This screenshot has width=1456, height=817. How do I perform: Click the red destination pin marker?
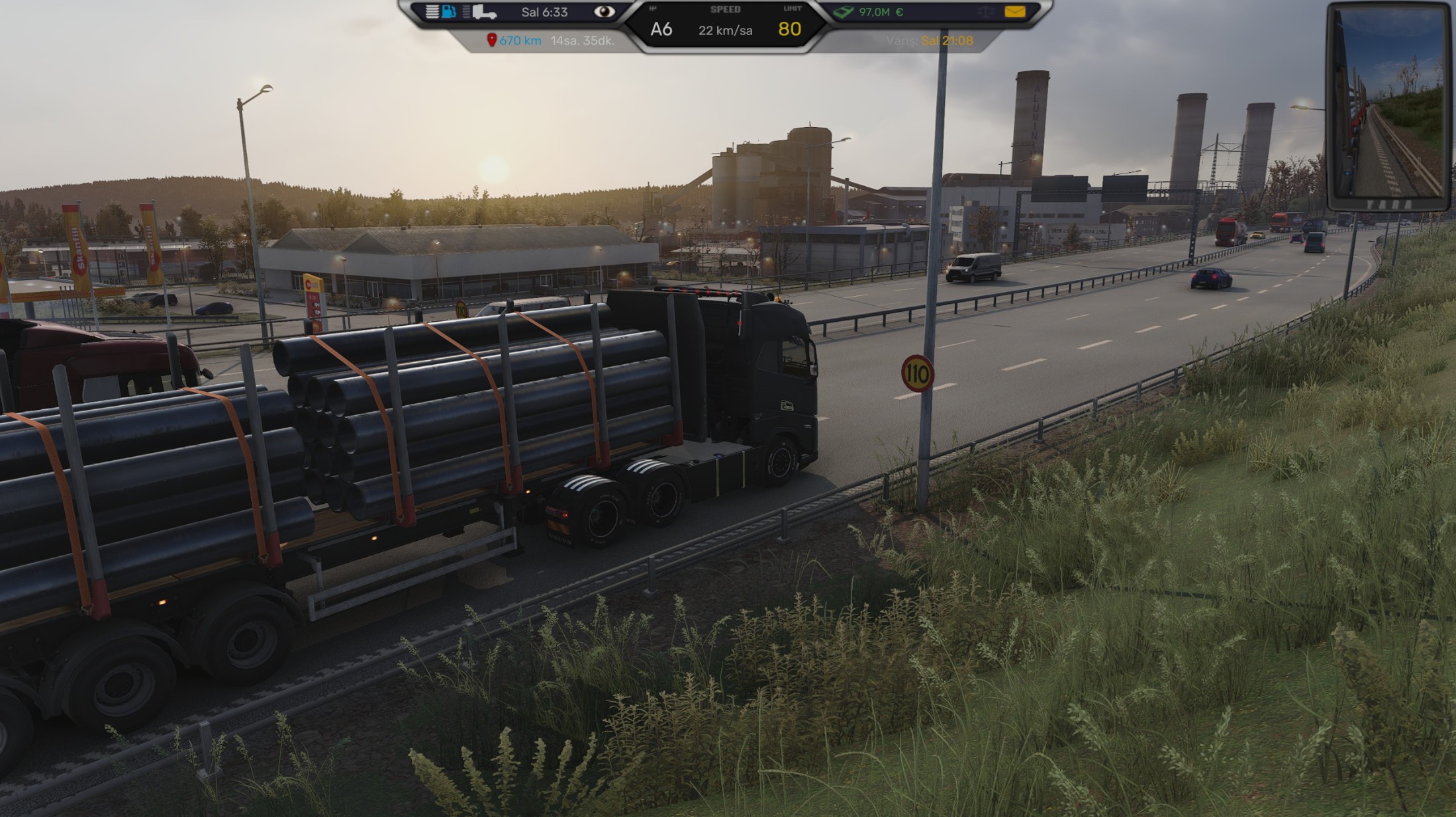tap(491, 40)
